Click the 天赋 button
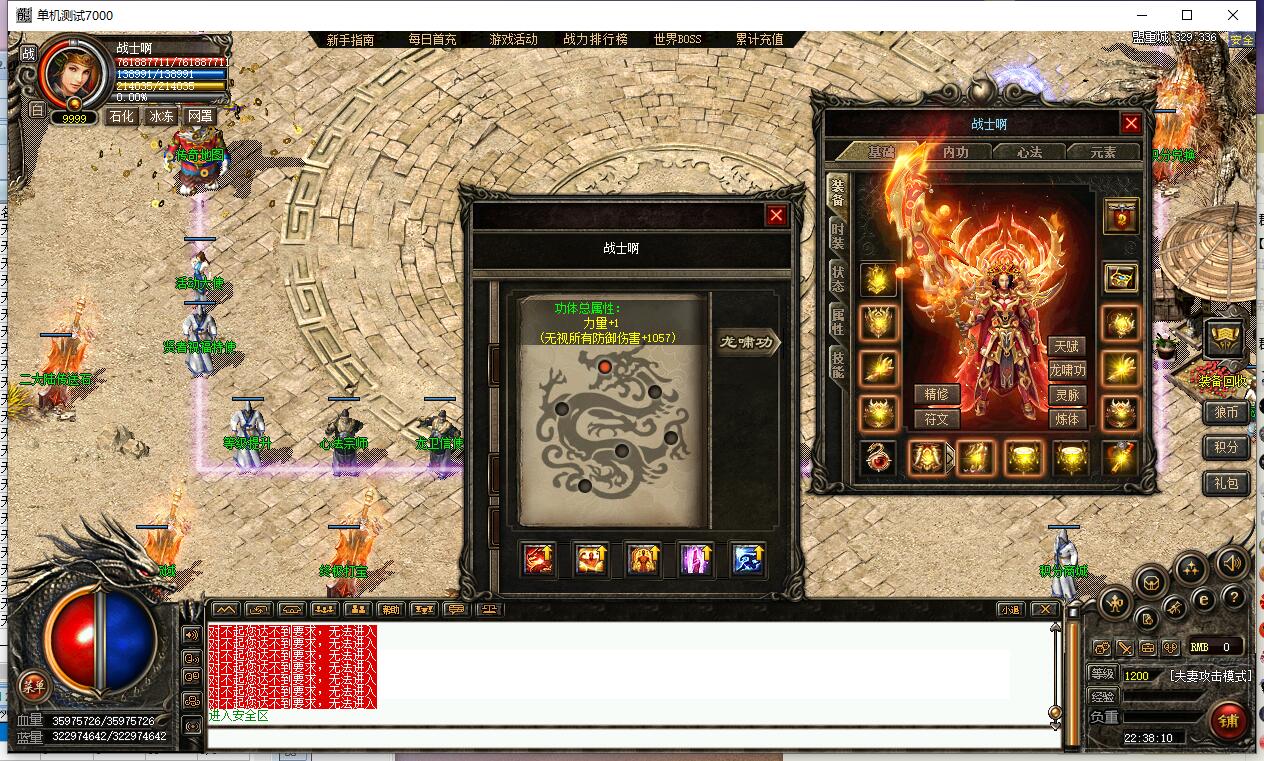The height and width of the screenshot is (761, 1264). [x=1067, y=346]
